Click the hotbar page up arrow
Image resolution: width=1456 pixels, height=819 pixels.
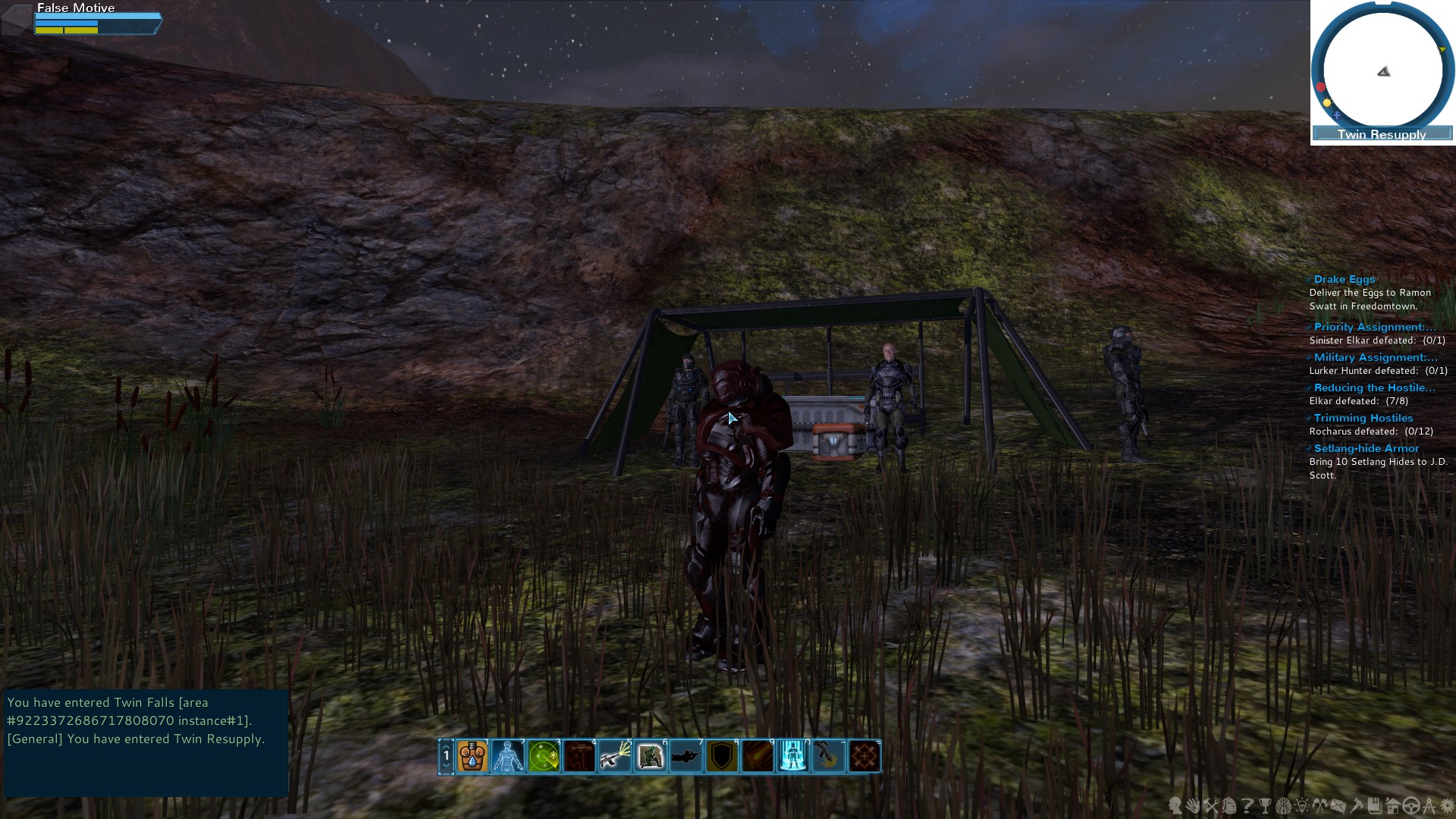pos(447,746)
